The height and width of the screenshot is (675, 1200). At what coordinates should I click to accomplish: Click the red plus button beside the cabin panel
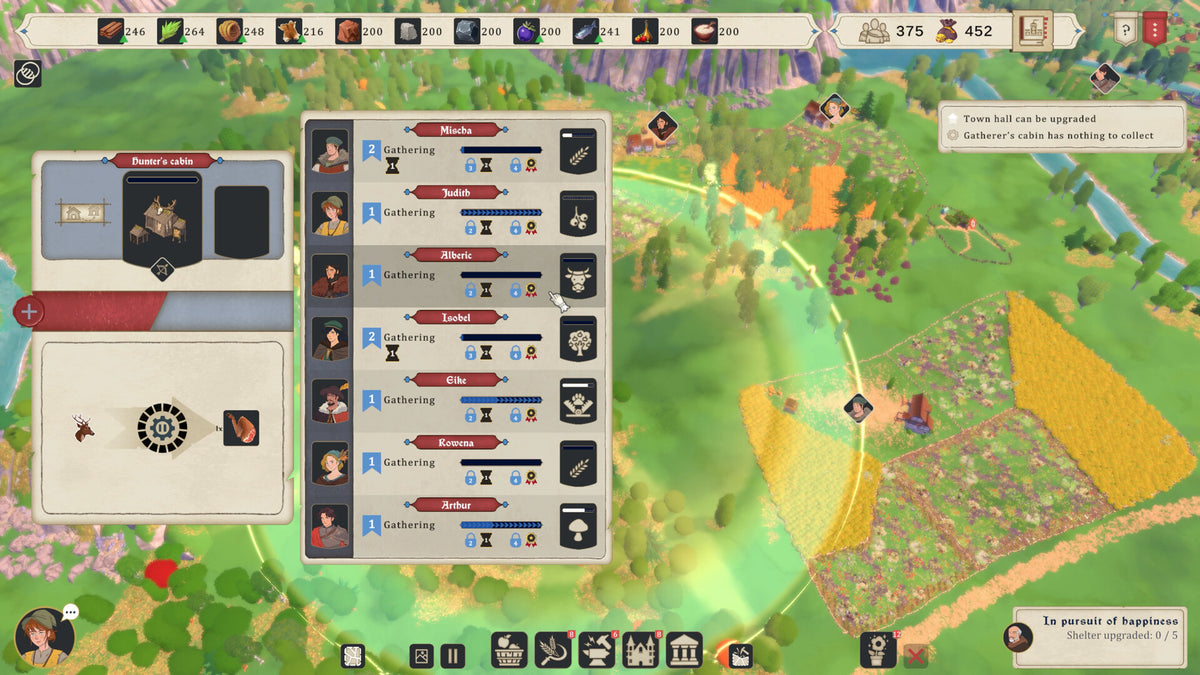coord(28,311)
